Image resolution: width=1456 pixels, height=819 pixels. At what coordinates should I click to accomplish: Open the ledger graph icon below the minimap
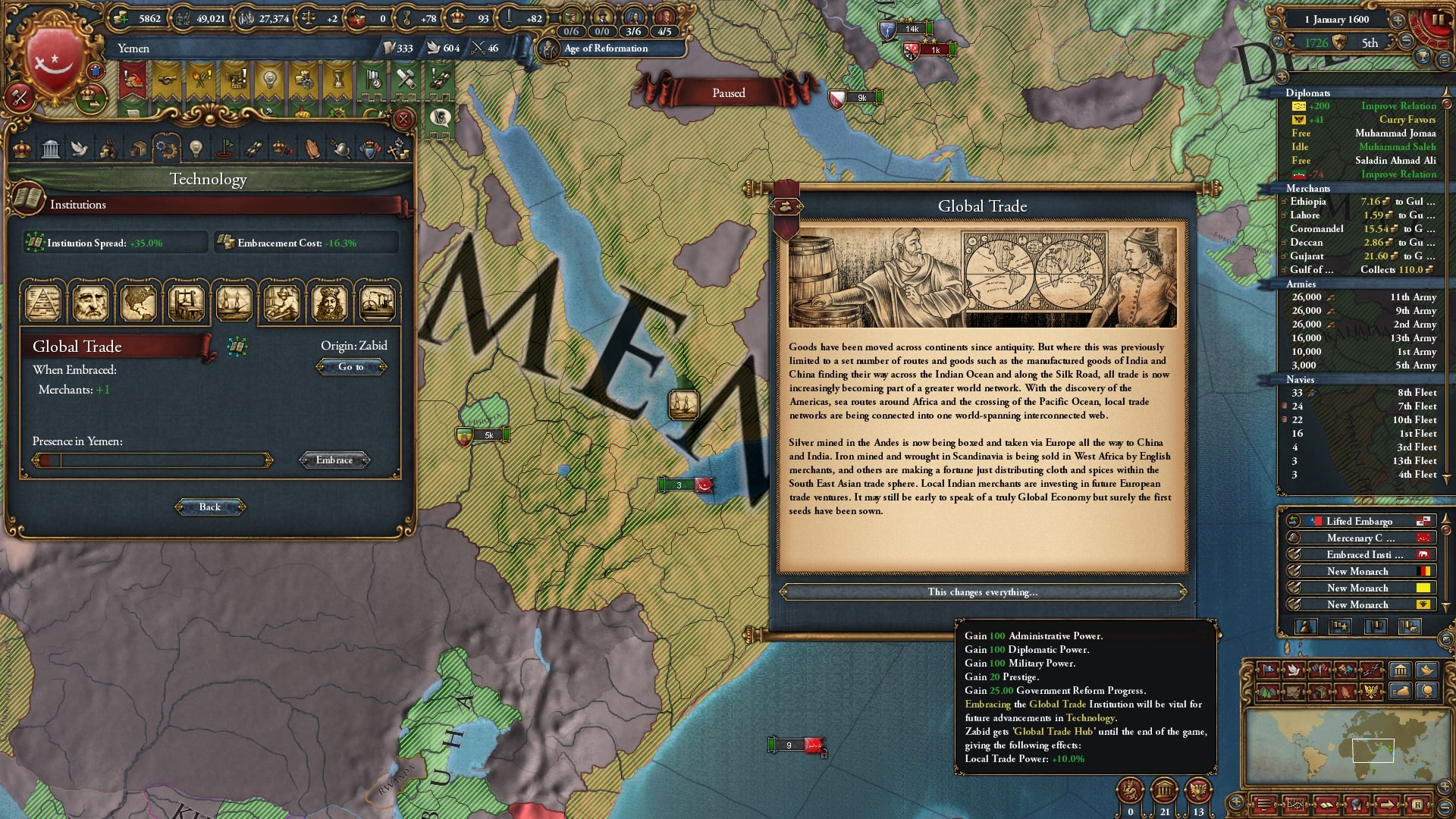pos(1295,805)
